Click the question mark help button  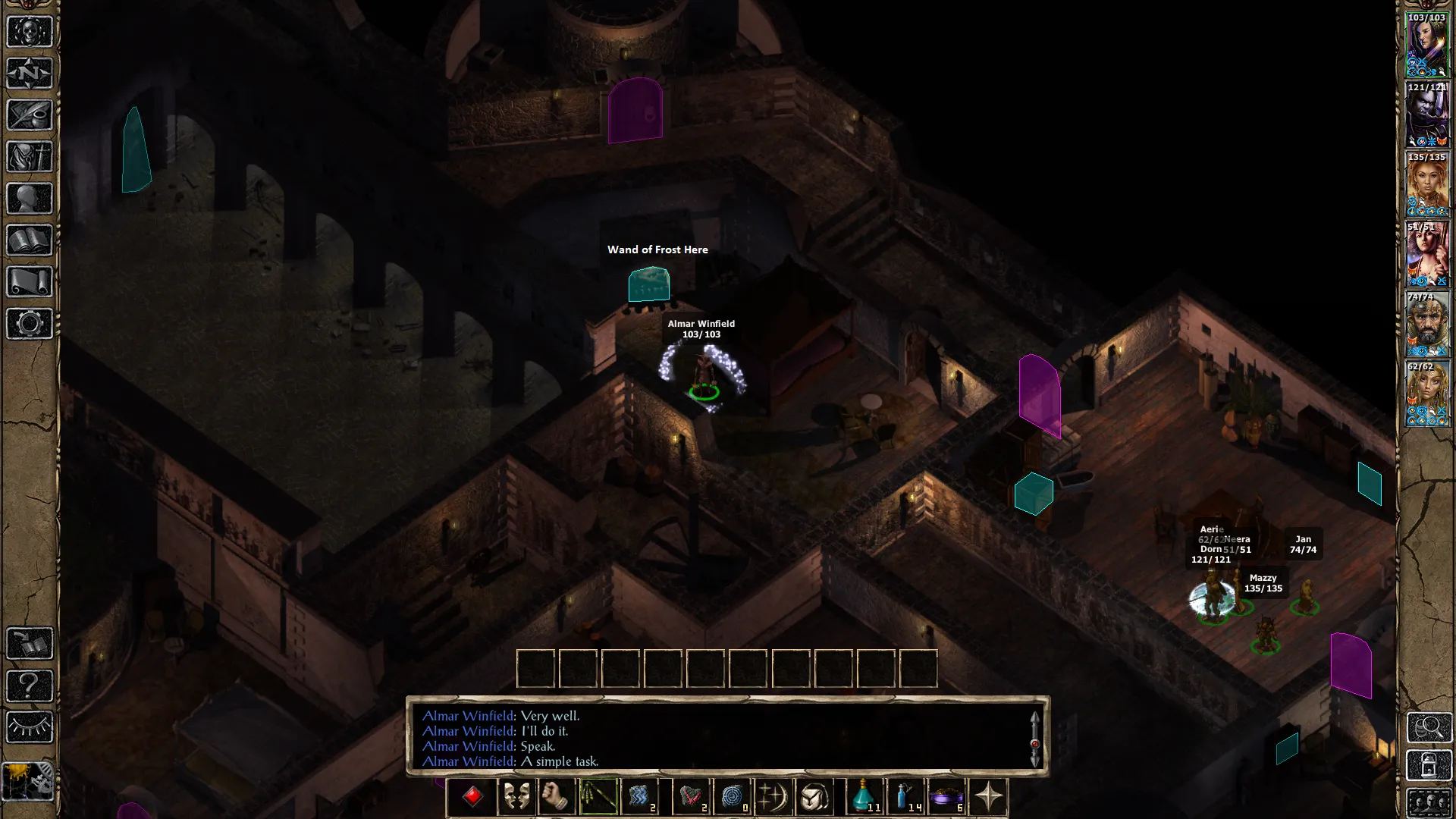(30, 686)
